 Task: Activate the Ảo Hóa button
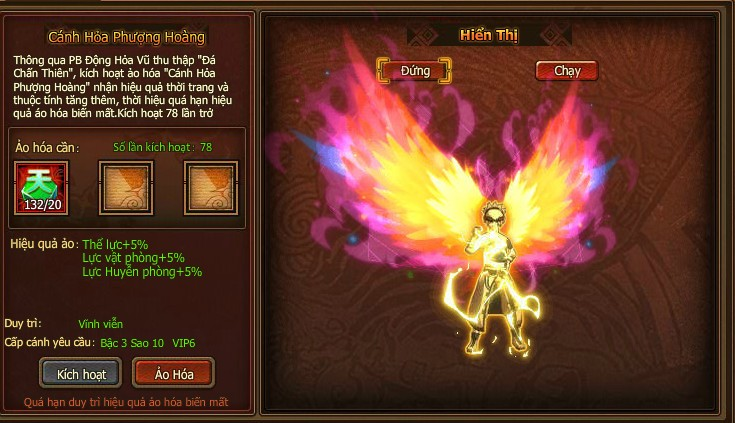[173, 372]
